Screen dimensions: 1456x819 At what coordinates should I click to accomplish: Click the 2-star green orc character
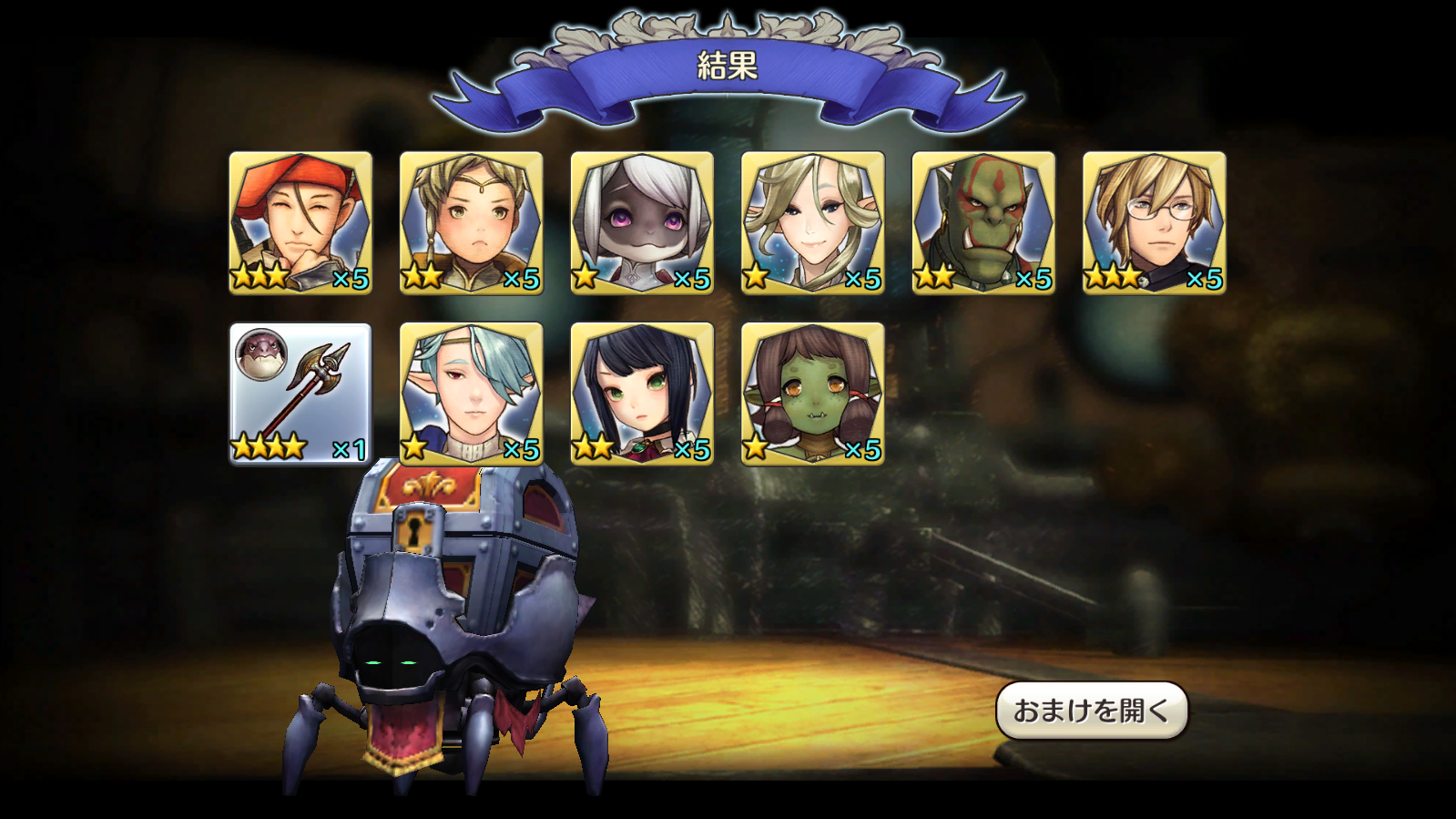(983, 219)
